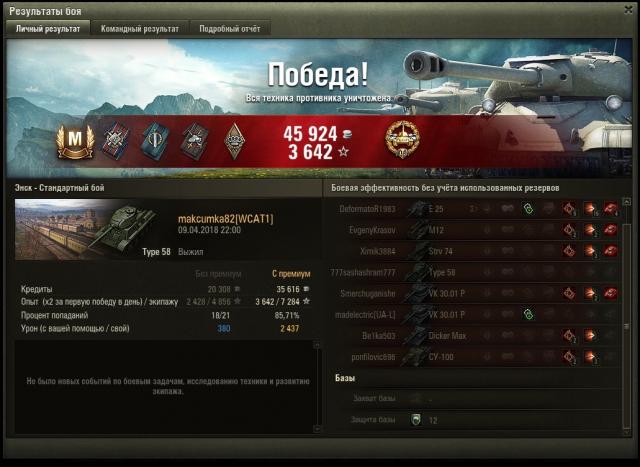Click the base defense shield icon

[416, 420]
